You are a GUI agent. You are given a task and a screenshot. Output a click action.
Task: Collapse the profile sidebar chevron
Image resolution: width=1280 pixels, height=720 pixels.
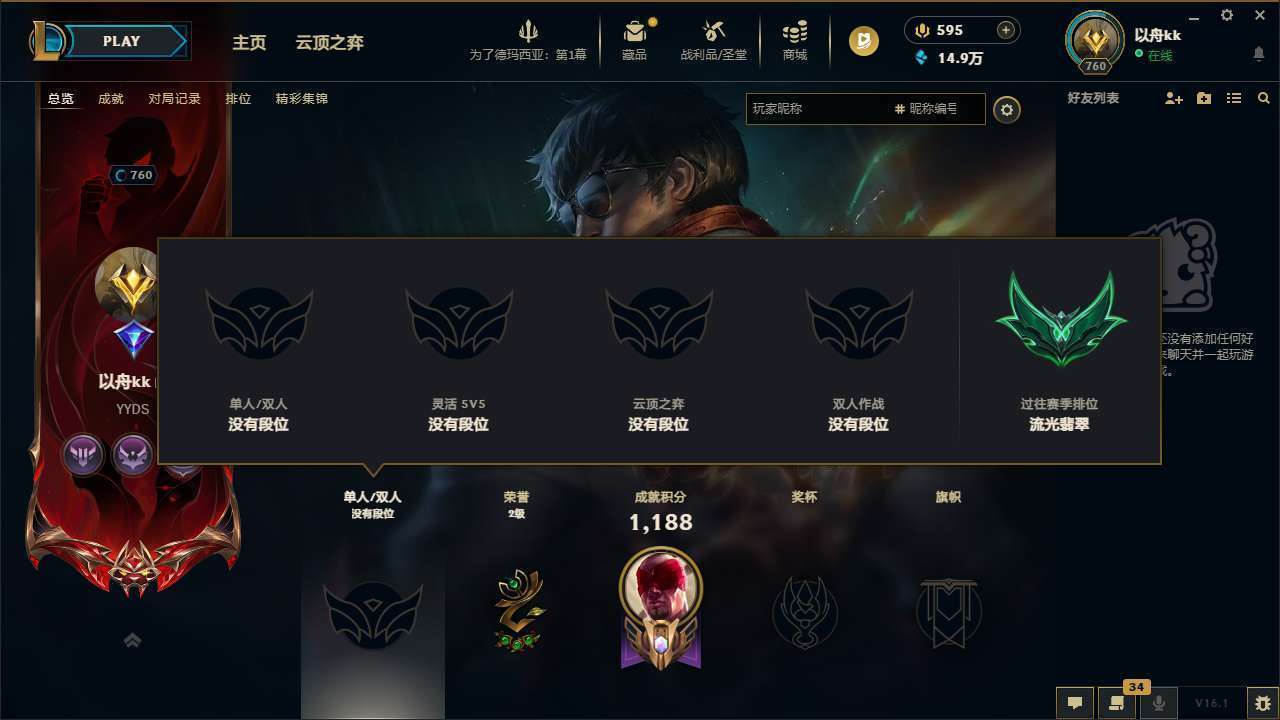click(x=133, y=640)
